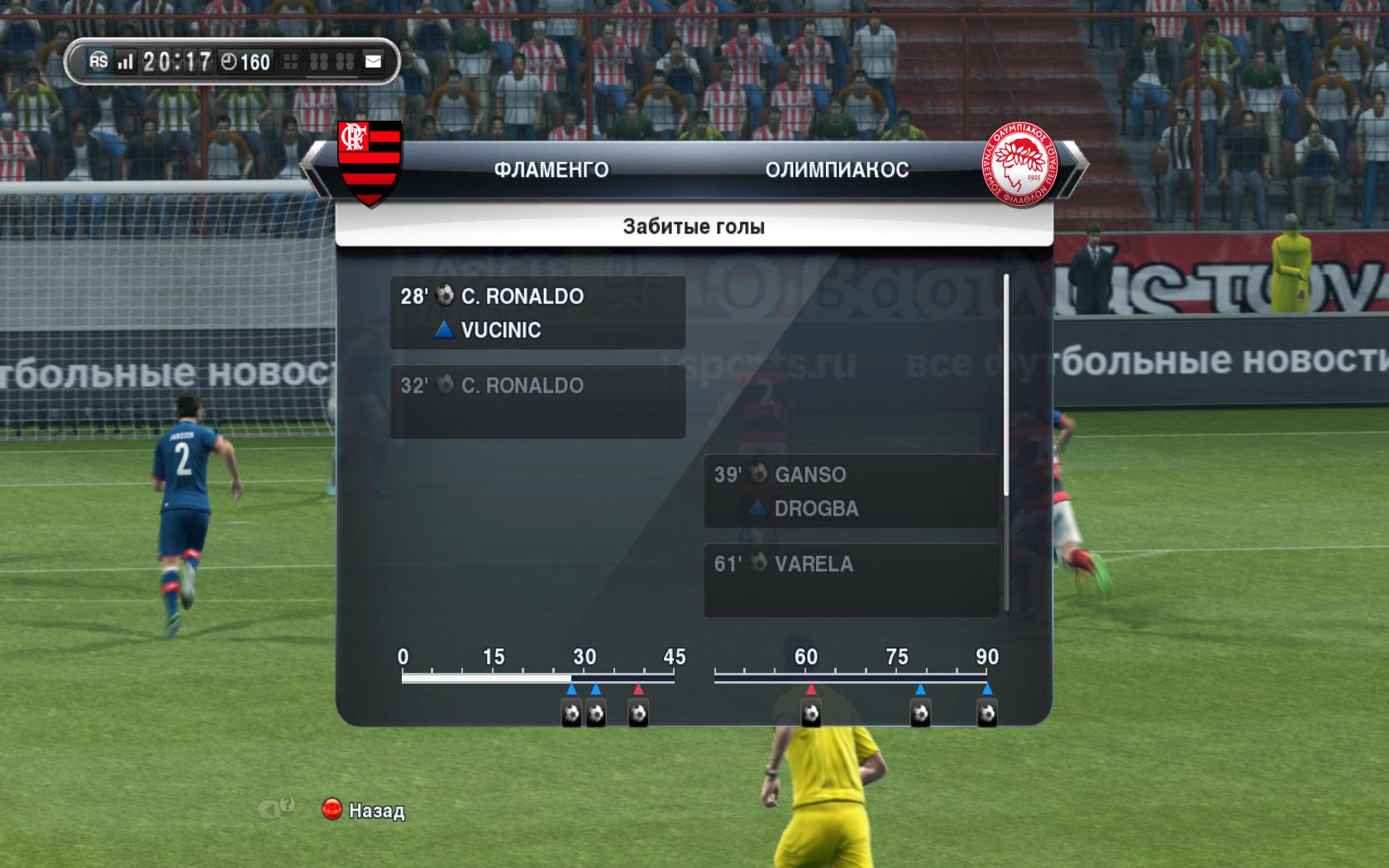Open the envelope icon in the overlay
The width and height of the screenshot is (1389, 868).
tap(374, 61)
